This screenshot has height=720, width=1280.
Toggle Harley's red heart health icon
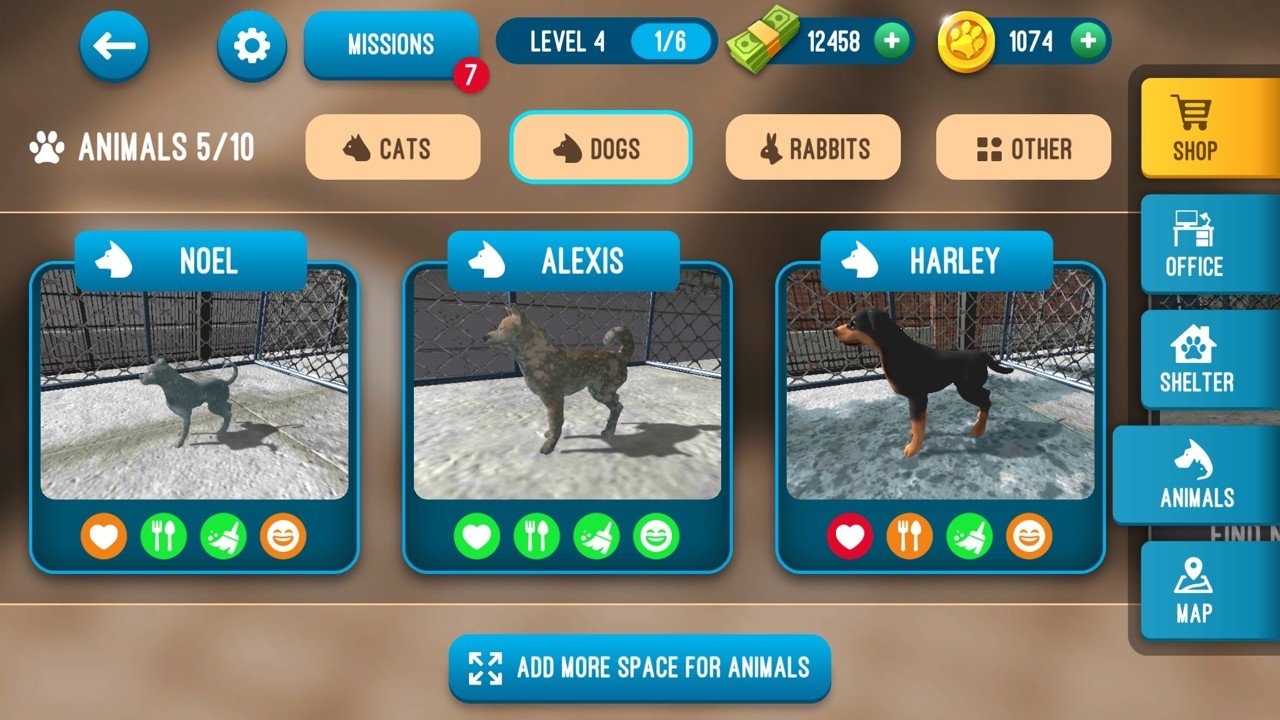[x=849, y=535]
